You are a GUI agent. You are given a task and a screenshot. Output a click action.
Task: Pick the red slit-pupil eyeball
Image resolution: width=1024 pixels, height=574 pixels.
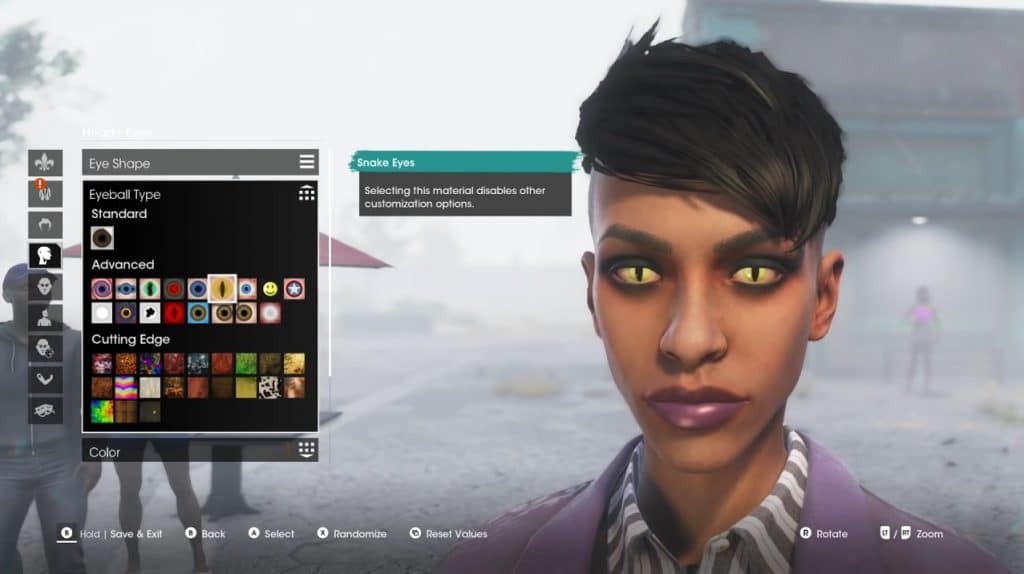(x=174, y=313)
